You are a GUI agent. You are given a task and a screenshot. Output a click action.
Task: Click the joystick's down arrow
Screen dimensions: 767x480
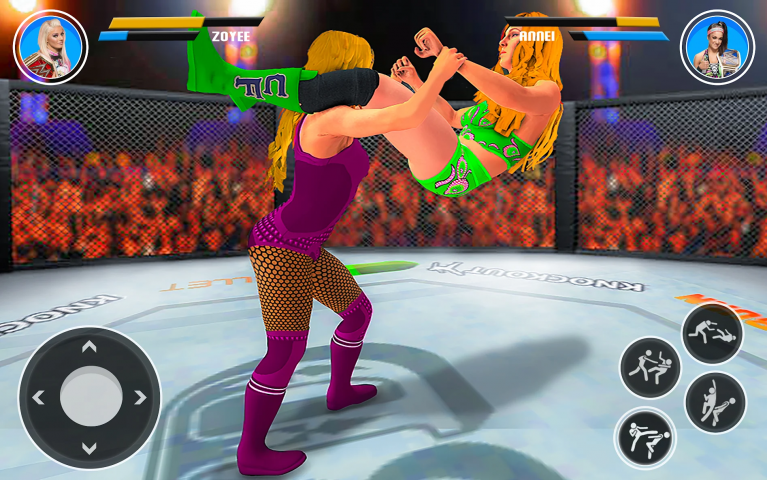pos(89,447)
